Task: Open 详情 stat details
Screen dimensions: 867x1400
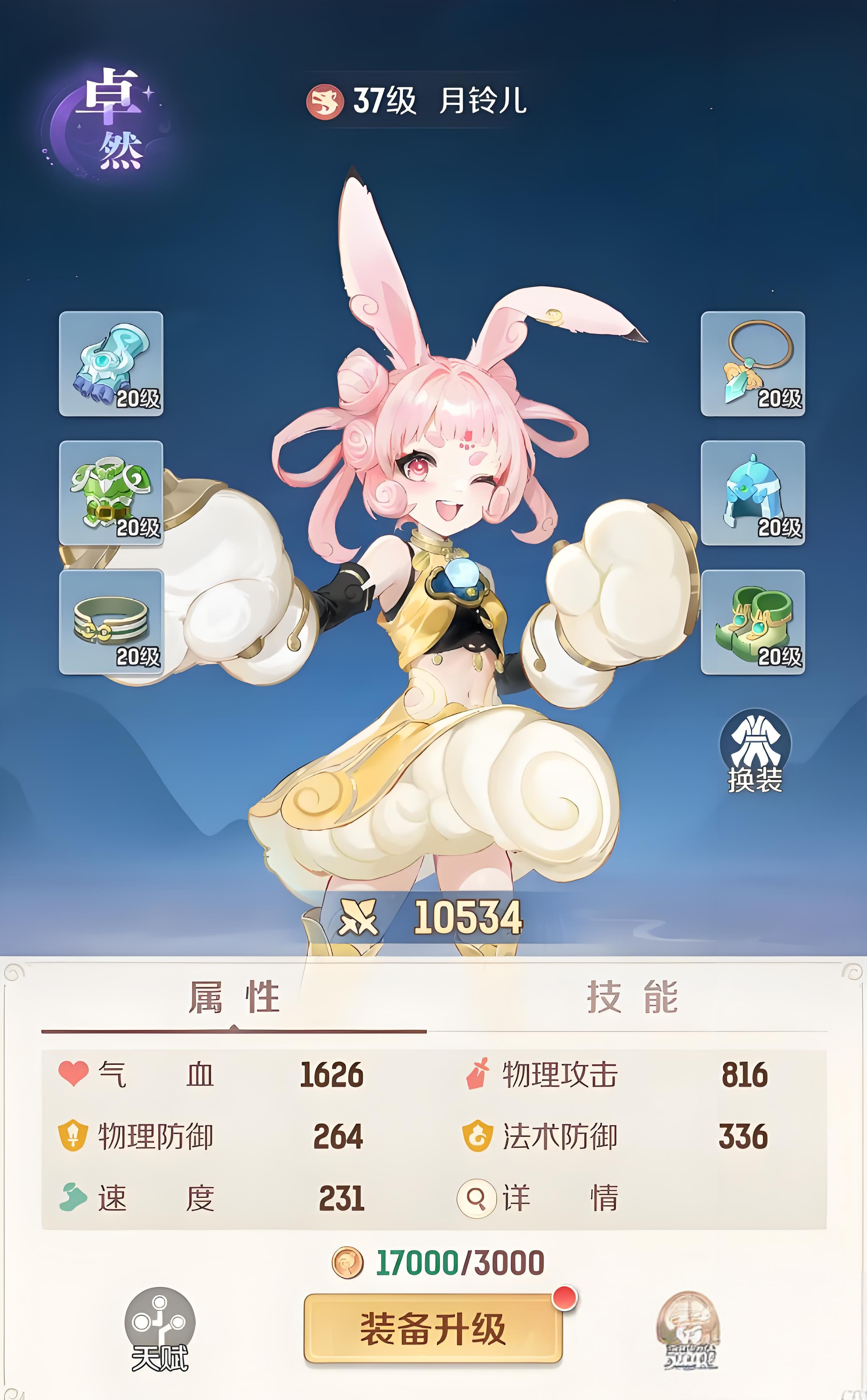Action: click(x=538, y=1198)
